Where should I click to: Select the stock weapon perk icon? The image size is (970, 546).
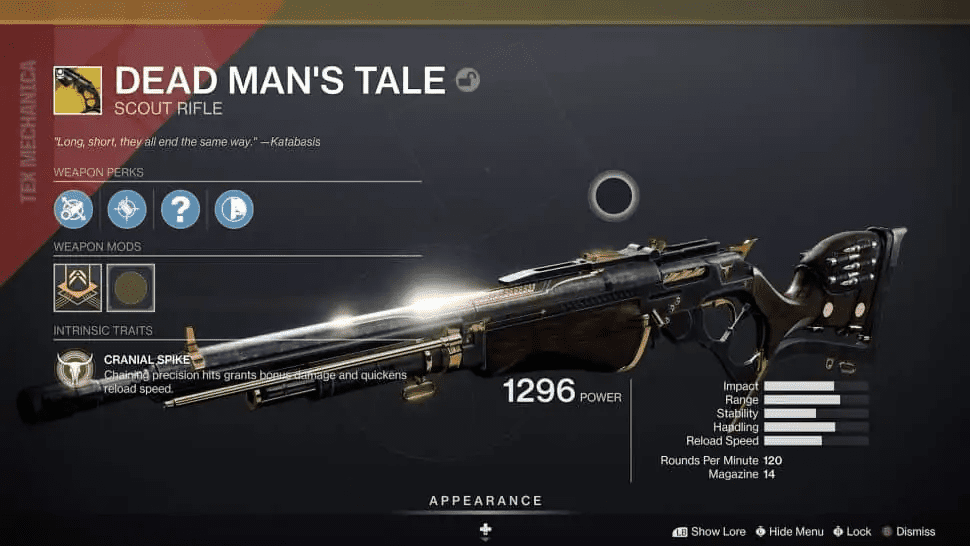[234, 210]
